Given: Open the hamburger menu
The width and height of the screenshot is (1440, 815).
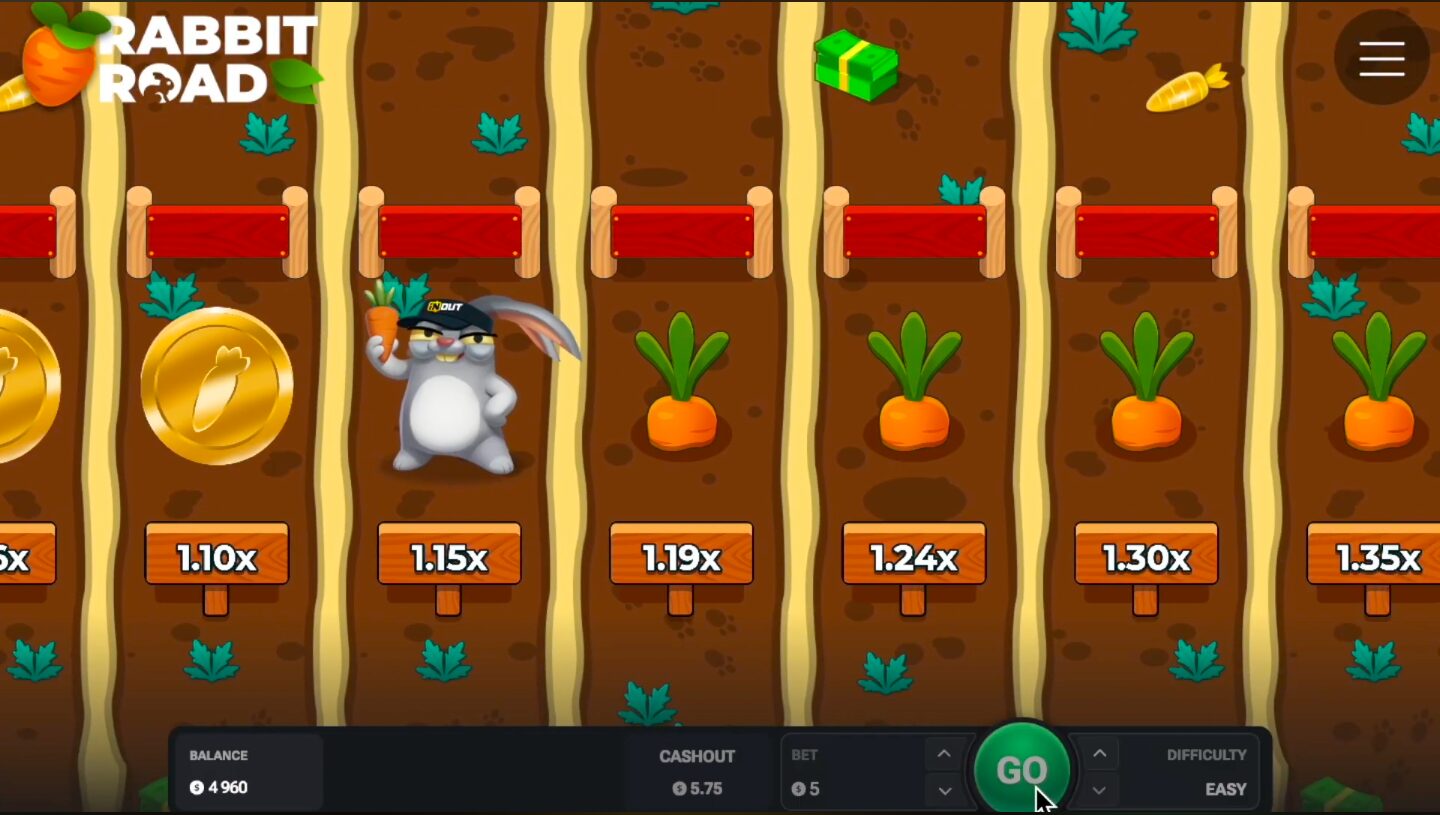Looking at the screenshot, I should pos(1382,59).
